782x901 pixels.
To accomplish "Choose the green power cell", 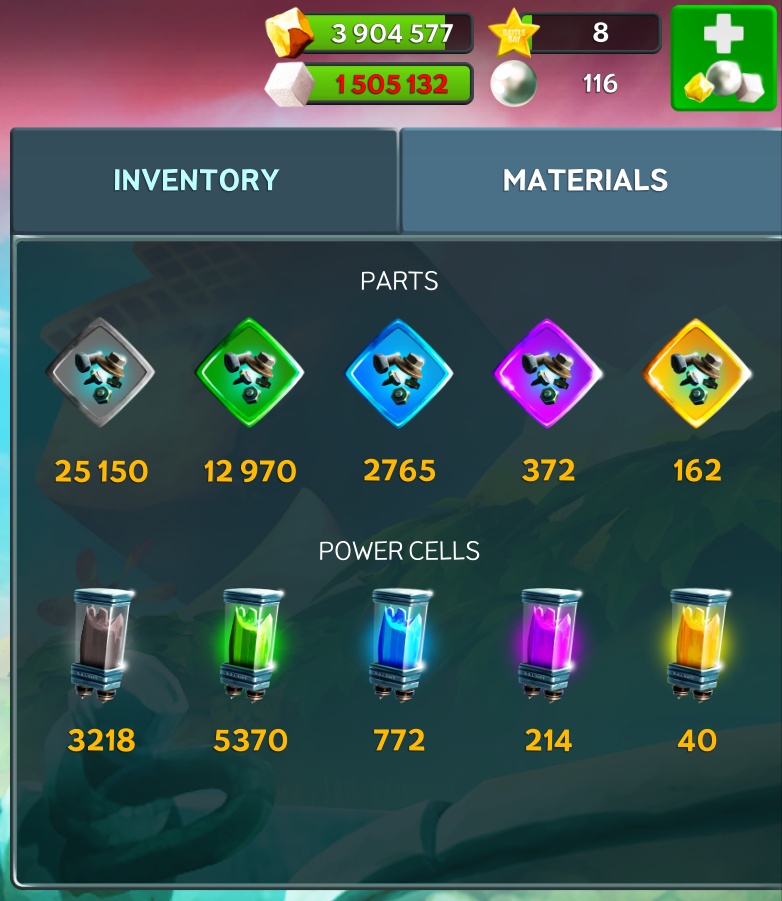I will click(250, 645).
